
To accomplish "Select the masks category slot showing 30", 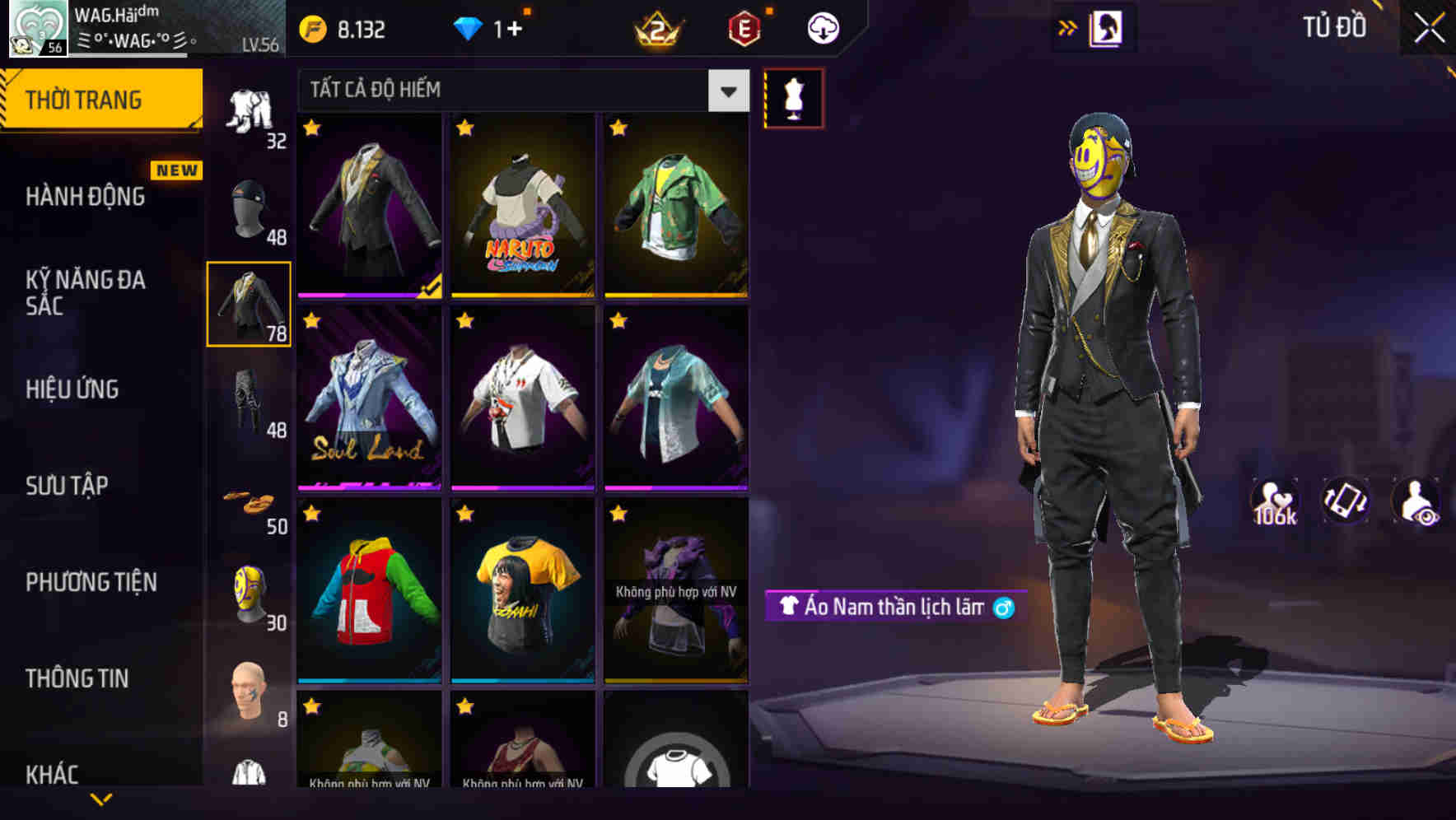I will point(247,593).
